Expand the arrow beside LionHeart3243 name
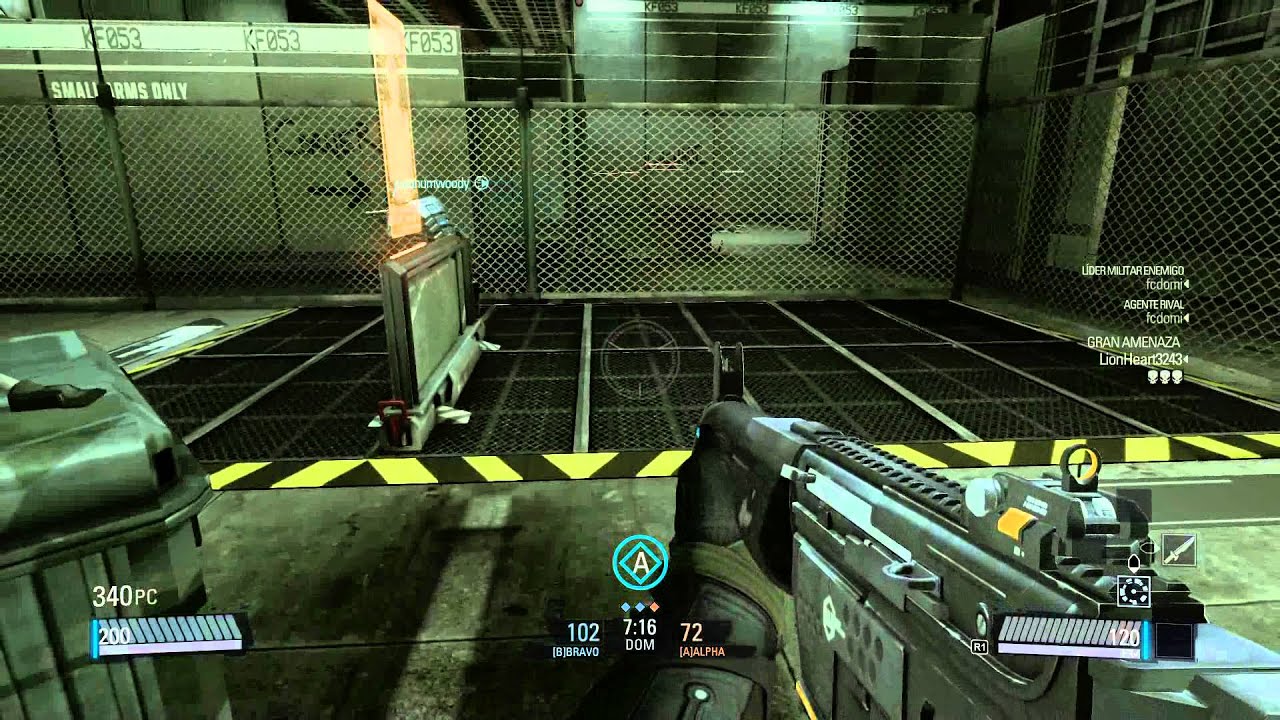This screenshot has width=1280, height=720. [x=1186, y=359]
